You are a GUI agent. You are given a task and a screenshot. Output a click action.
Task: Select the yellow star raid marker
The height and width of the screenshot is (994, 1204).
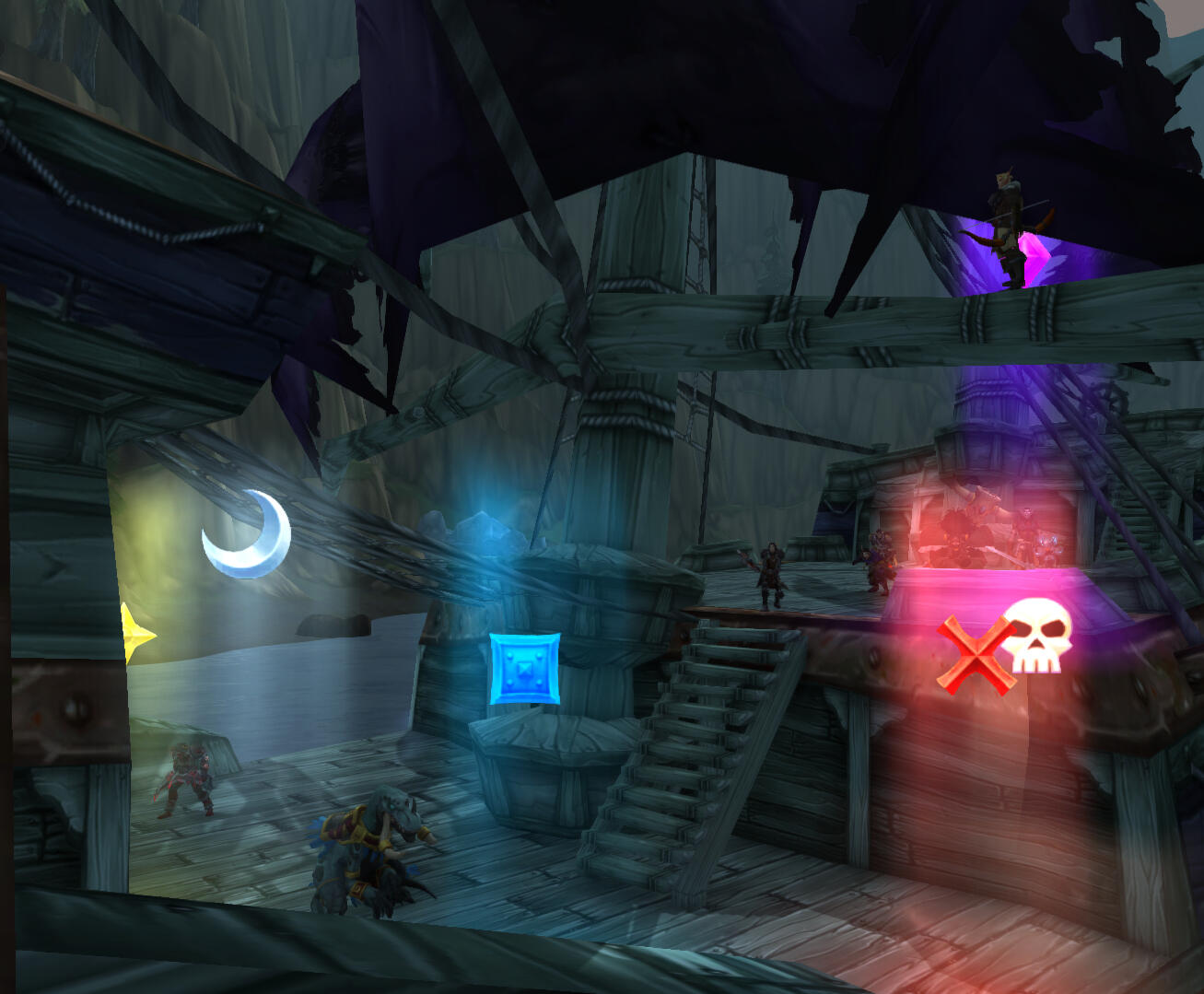click(x=135, y=634)
